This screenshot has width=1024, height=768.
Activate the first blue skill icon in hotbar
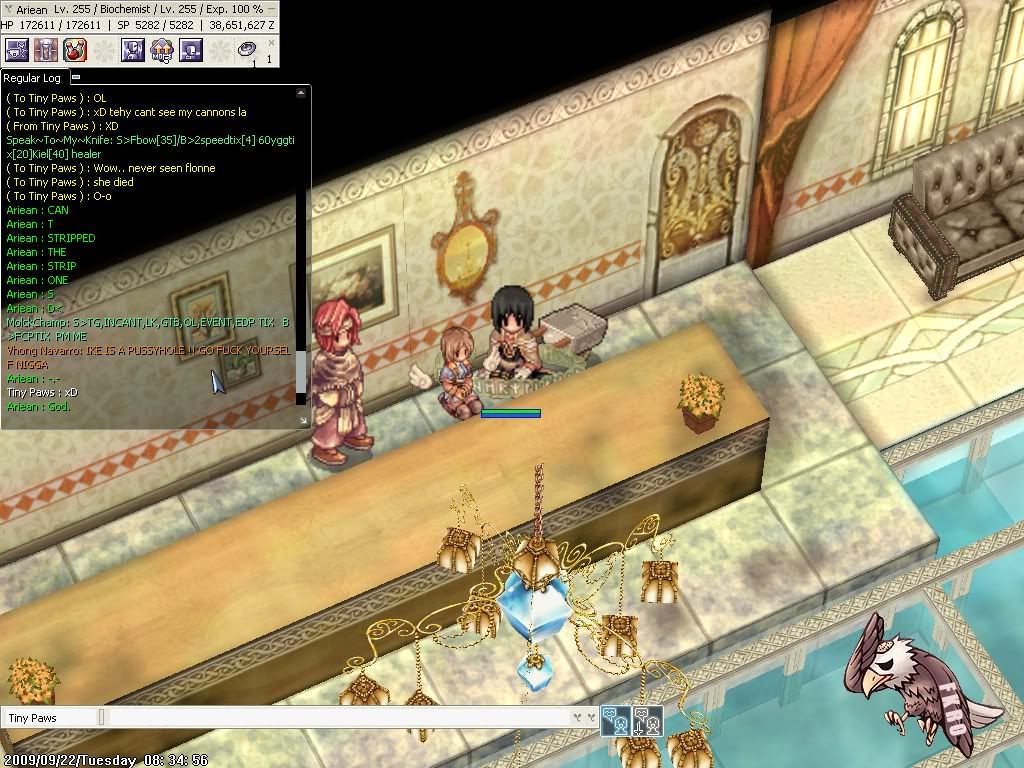click(17, 49)
